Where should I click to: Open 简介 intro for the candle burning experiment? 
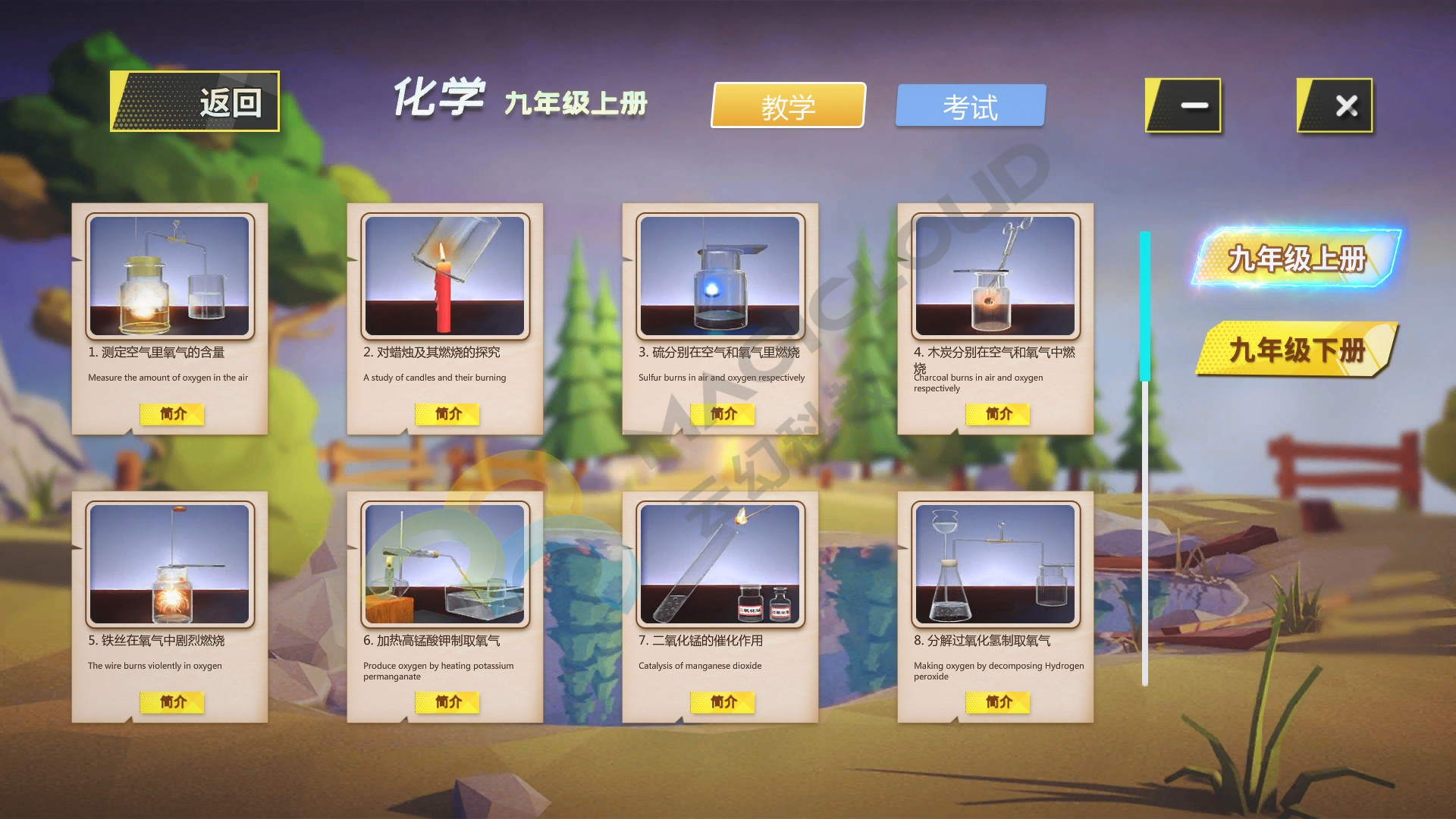[x=447, y=414]
